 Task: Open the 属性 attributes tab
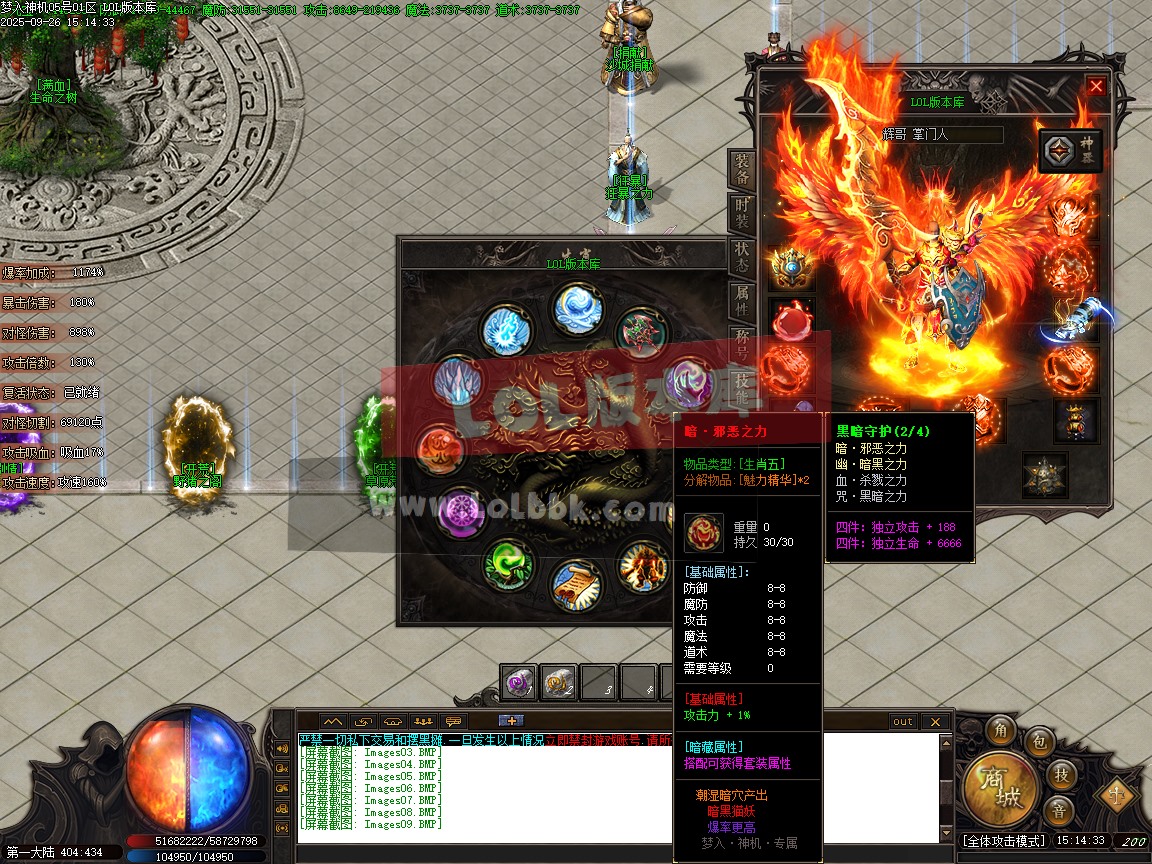pyautogui.click(x=742, y=300)
